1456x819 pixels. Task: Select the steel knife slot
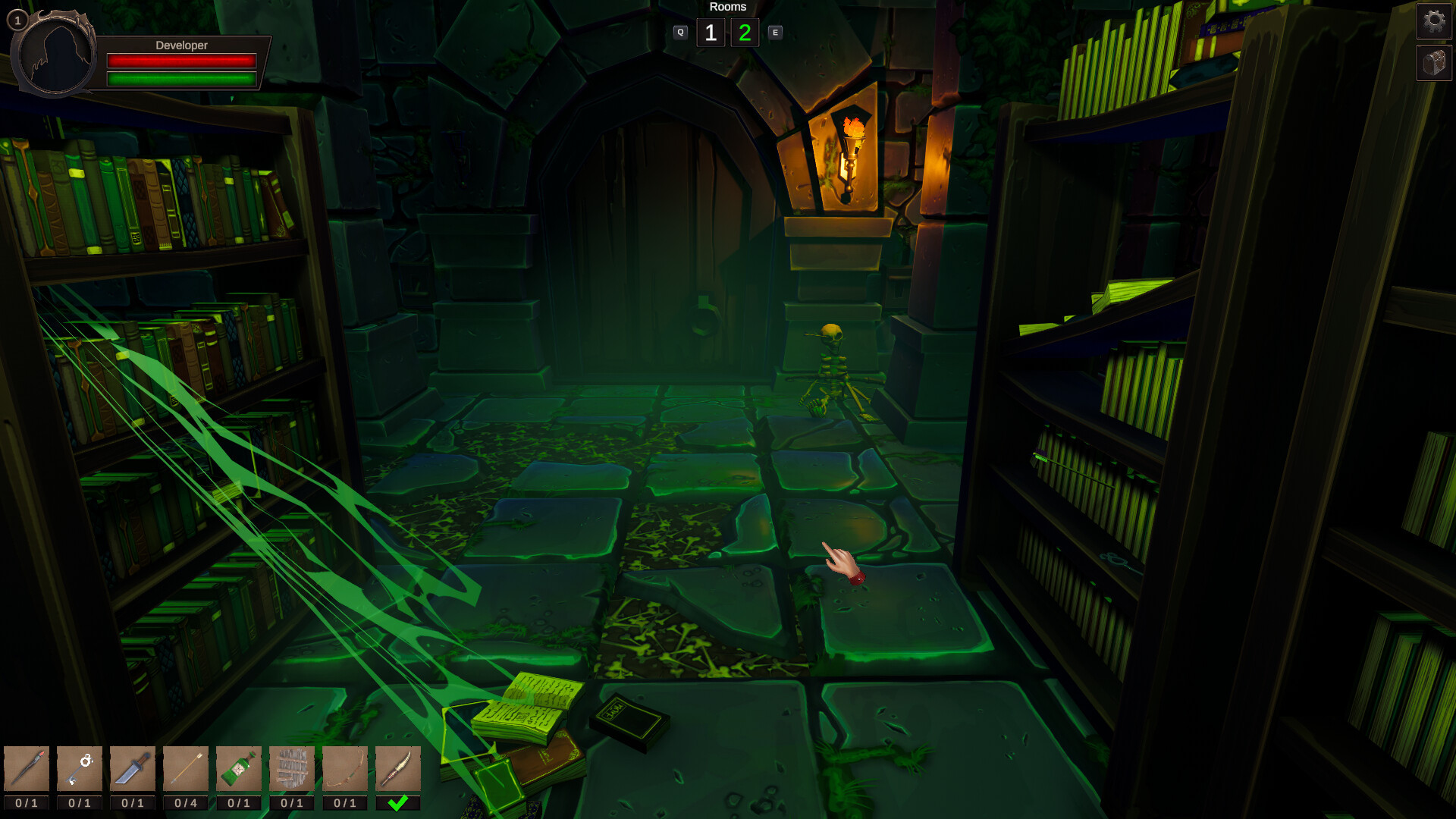tap(133, 768)
